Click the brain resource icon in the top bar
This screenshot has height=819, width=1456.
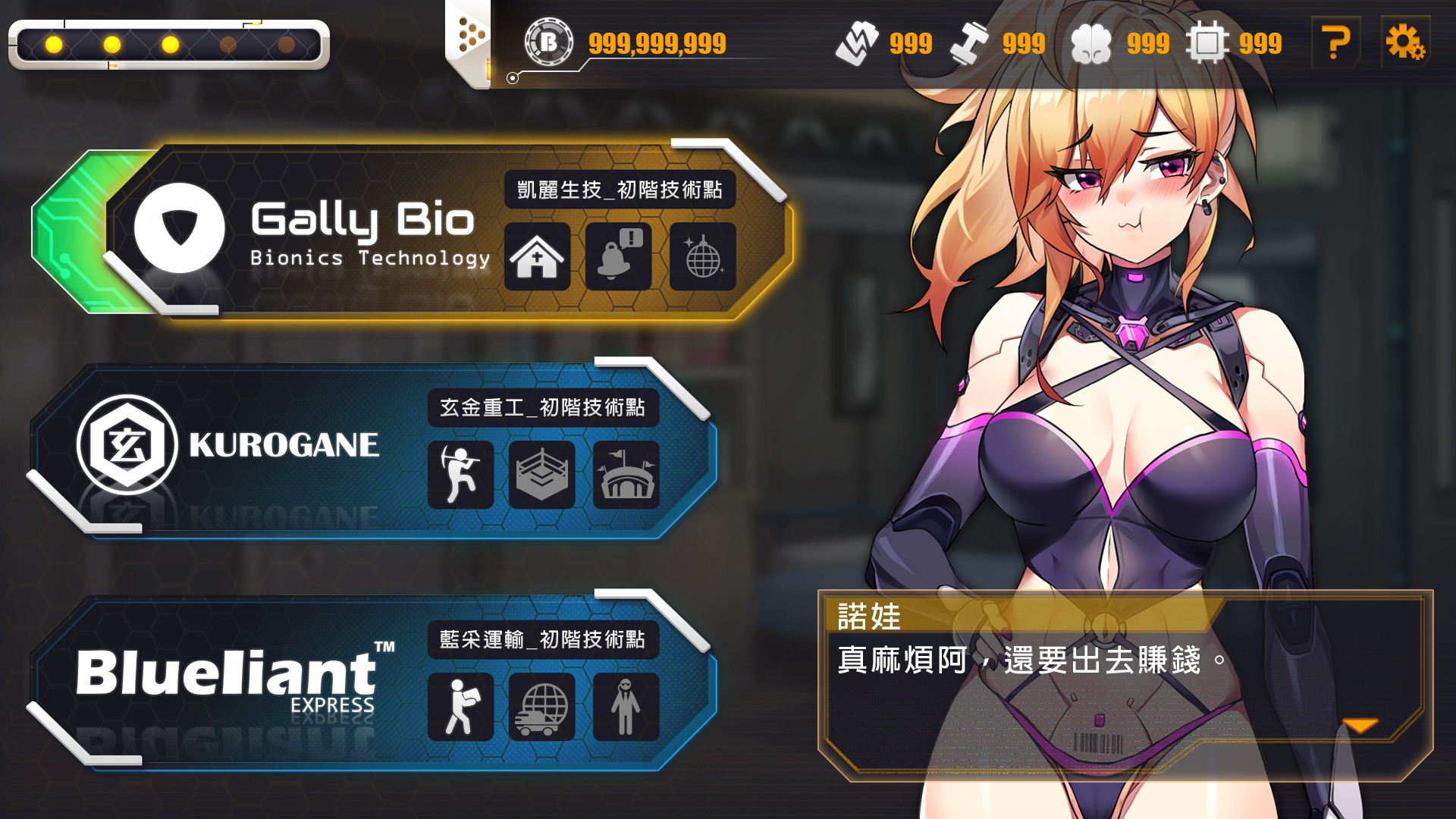click(1094, 43)
